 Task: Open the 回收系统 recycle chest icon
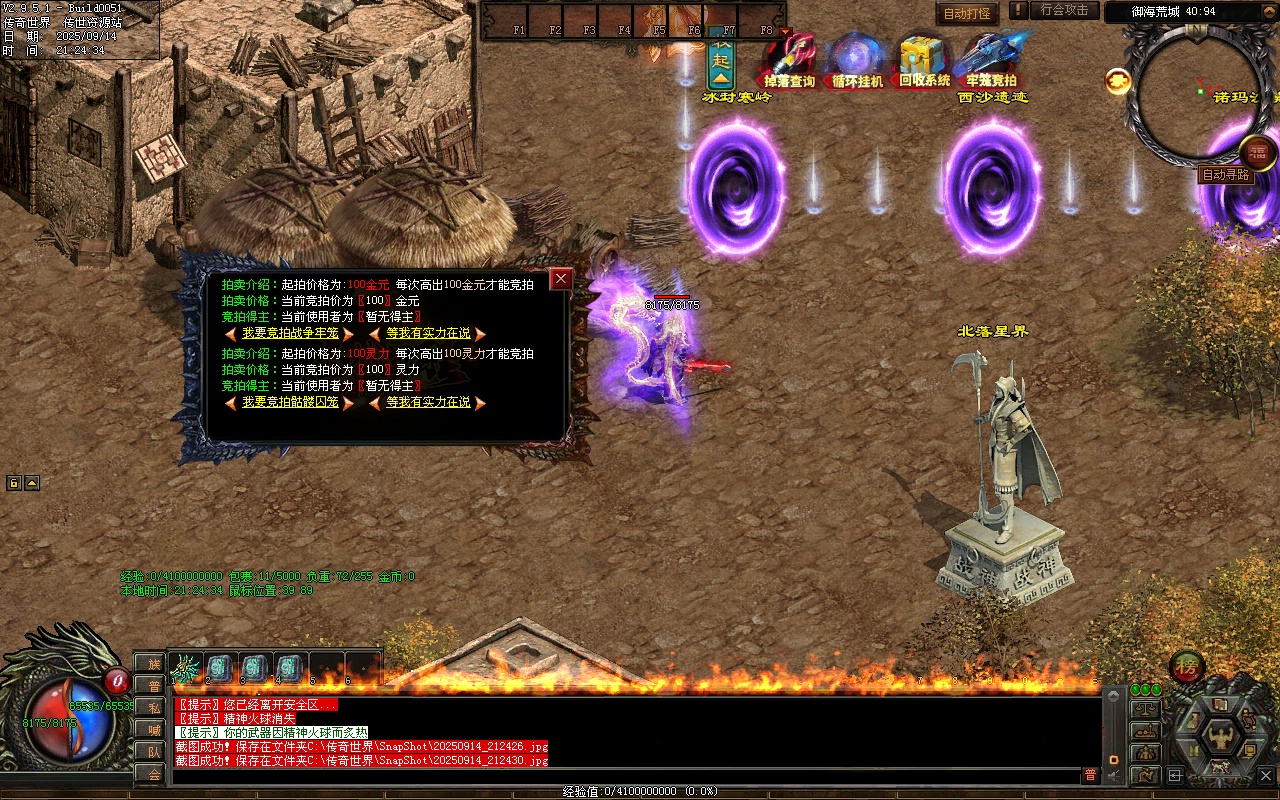(x=924, y=62)
